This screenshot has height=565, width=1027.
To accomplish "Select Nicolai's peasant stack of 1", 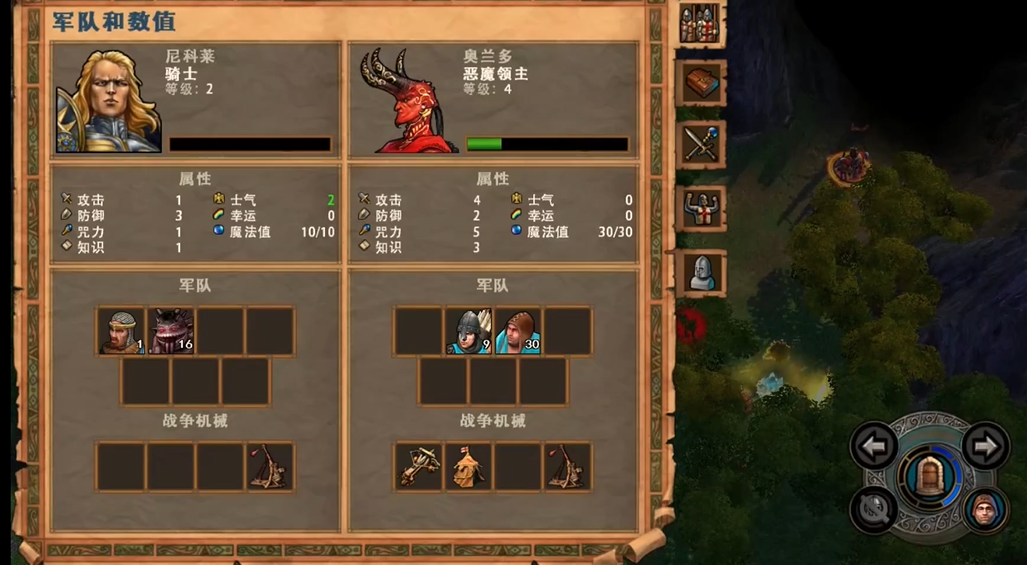I will (x=122, y=331).
